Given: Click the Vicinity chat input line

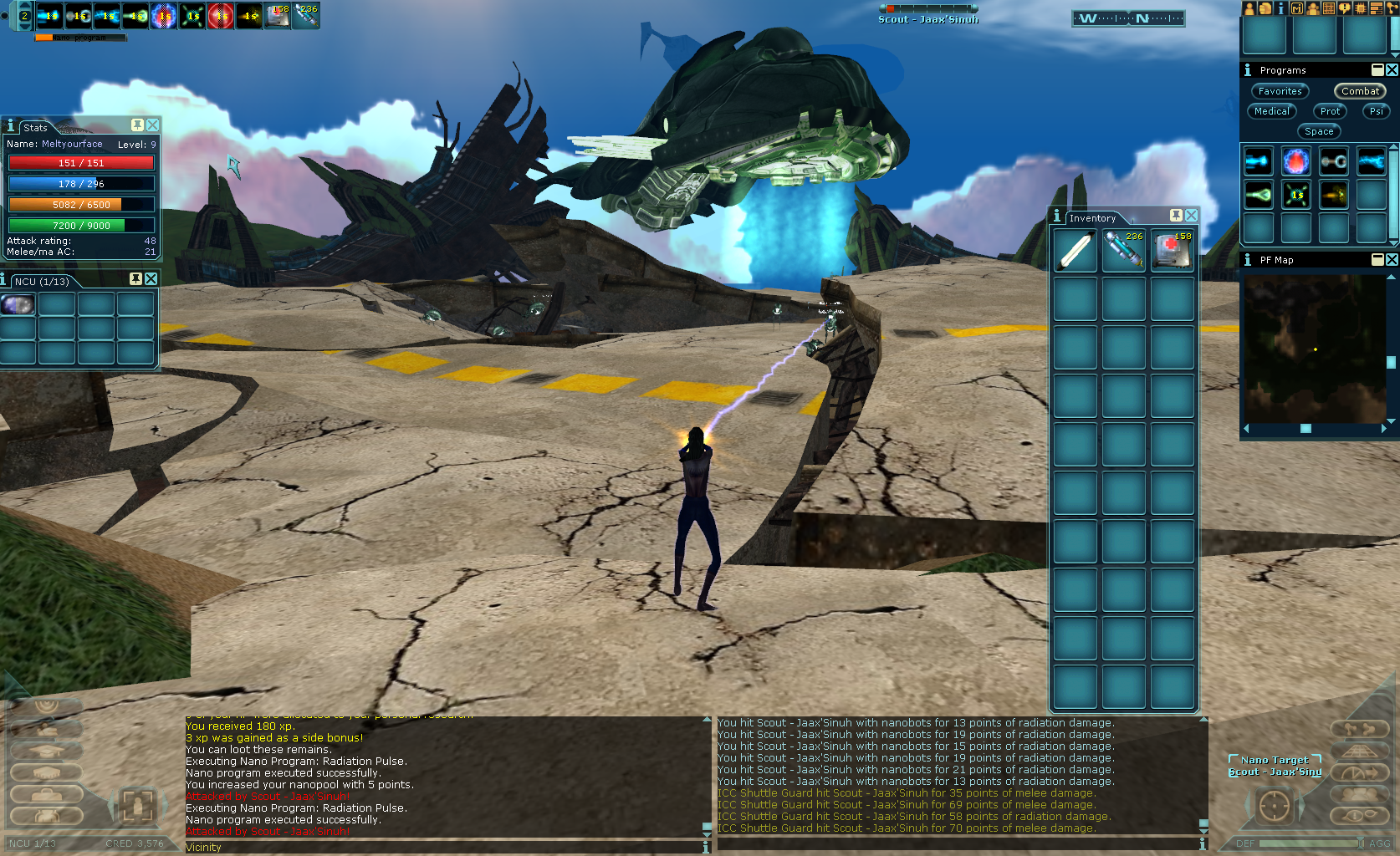Looking at the screenshot, I should click(x=443, y=847).
